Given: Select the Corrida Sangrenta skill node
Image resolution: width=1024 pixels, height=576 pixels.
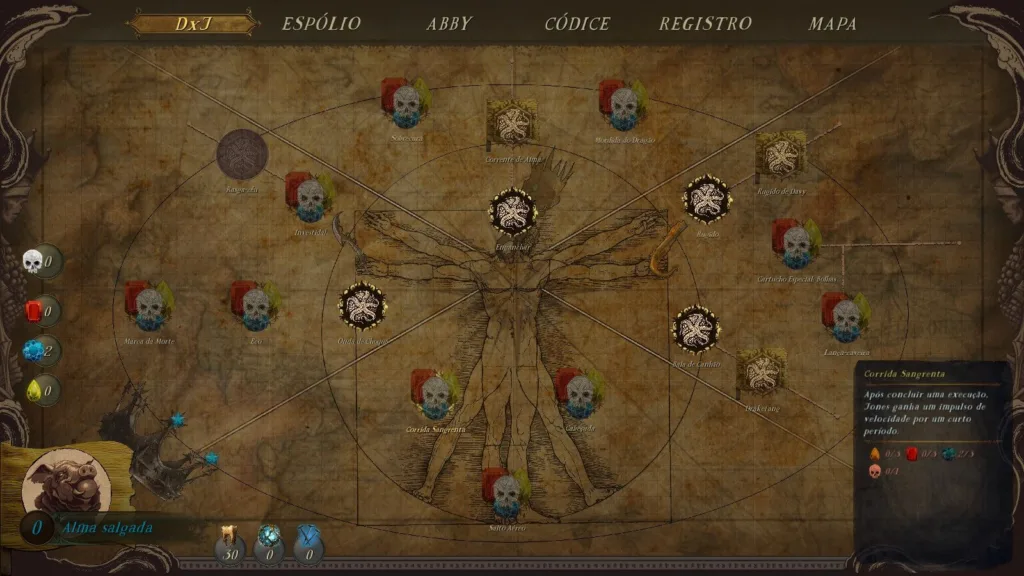Looking at the screenshot, I should (x=435, y=393).
